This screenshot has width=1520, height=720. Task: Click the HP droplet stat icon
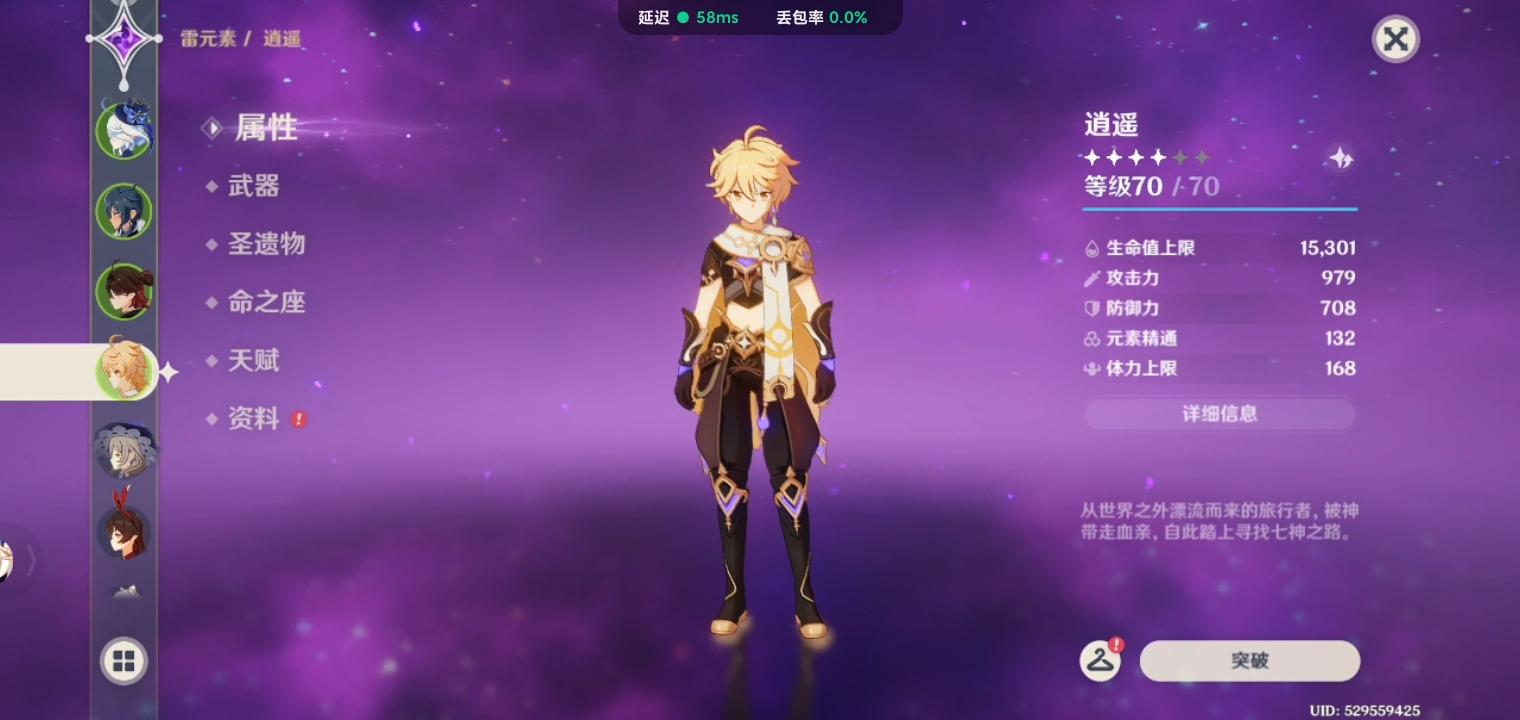click(x=1092, y=248)
